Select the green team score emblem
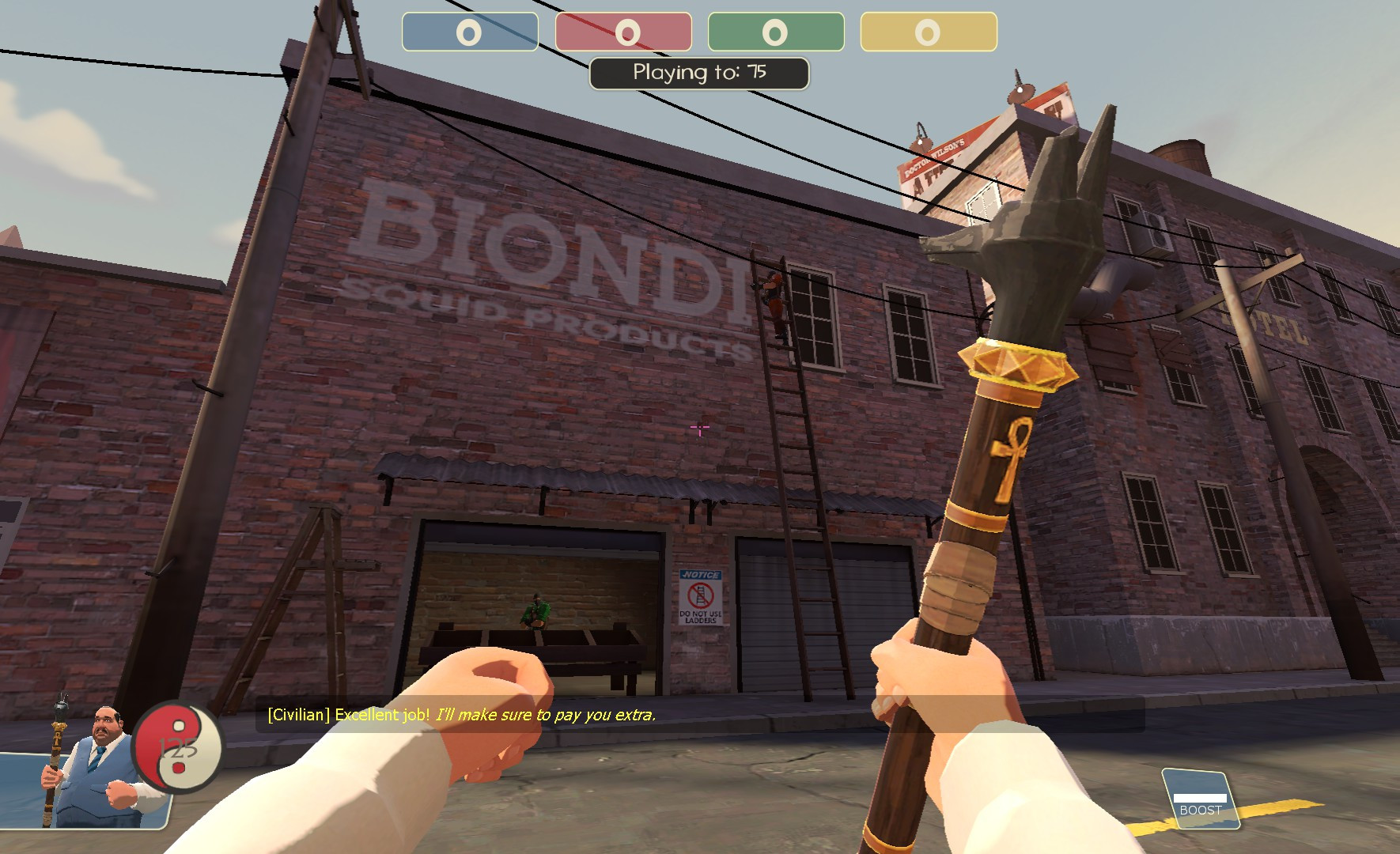The height and width of the screenshot is (854, 1400). (x=775, y=32)
